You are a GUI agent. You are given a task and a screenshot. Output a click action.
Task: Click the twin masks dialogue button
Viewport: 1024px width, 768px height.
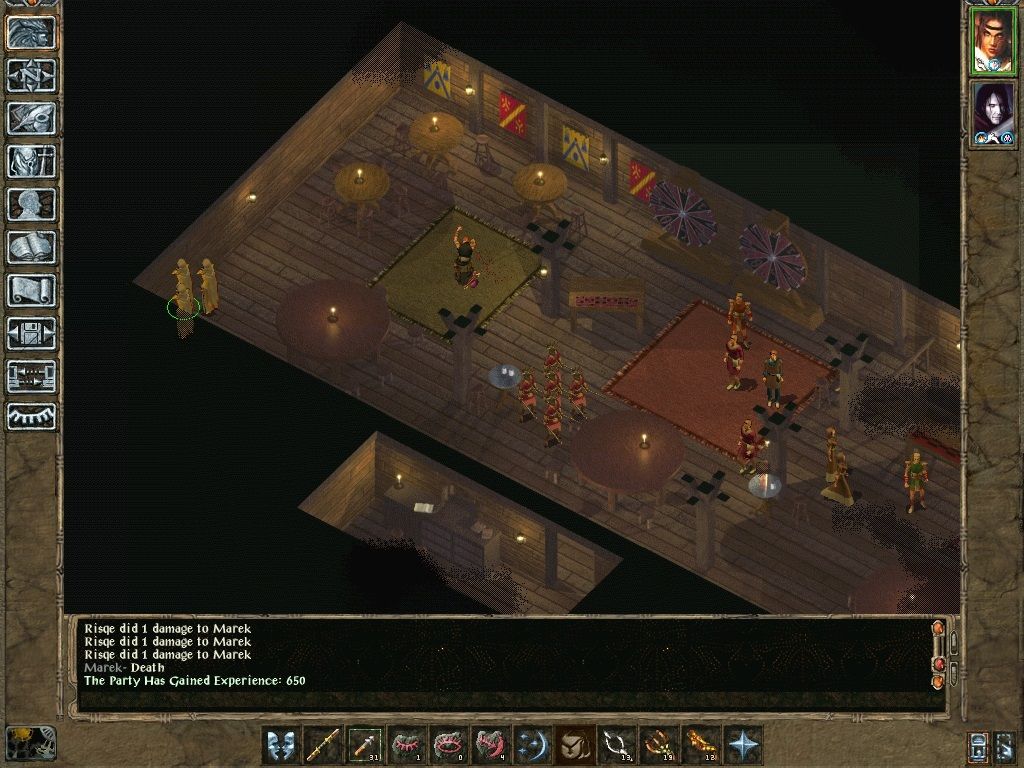(282, 746)
